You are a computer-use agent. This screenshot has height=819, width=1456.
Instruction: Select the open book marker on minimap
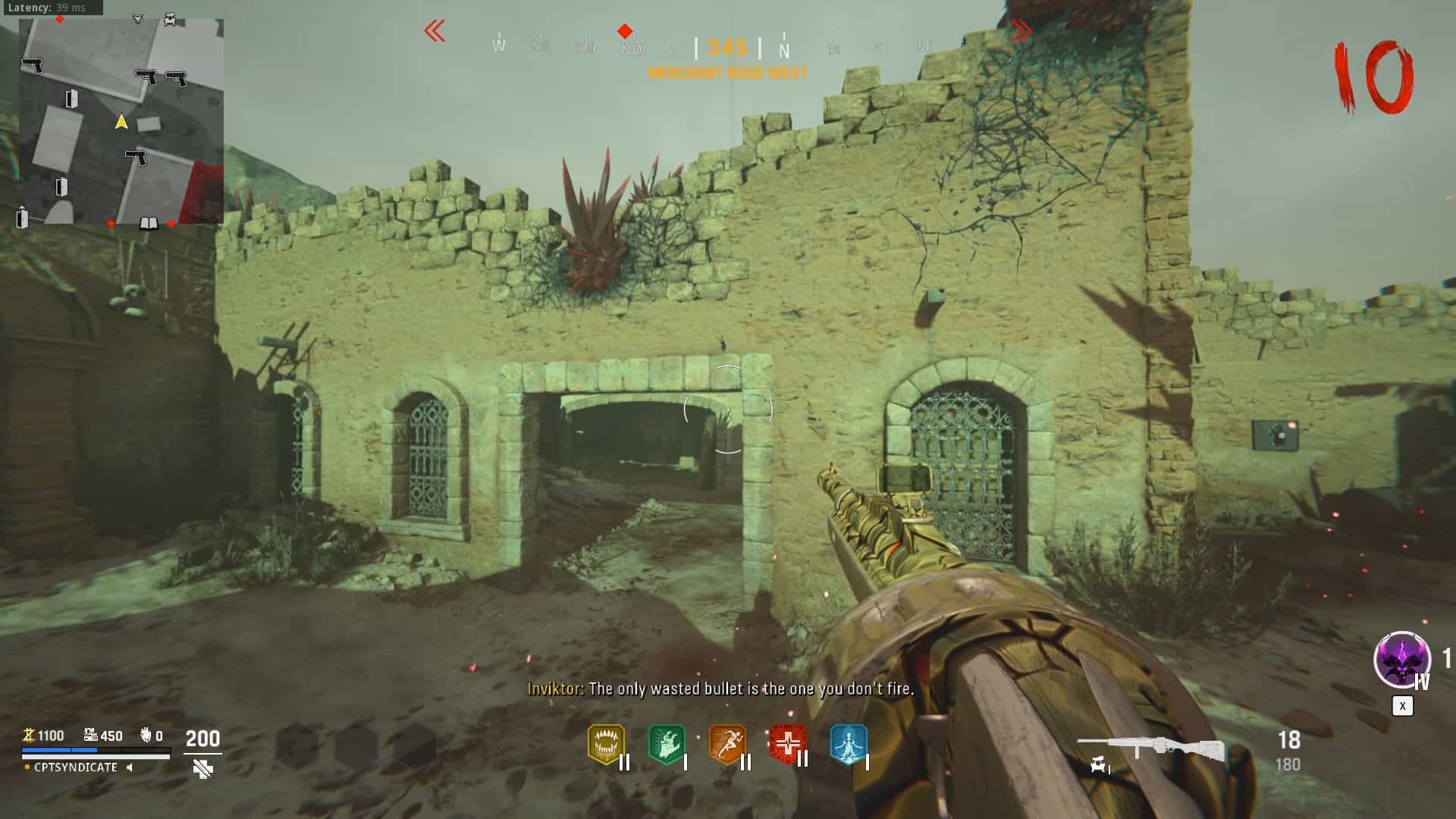pyautogui.click(x=149, y=223)
